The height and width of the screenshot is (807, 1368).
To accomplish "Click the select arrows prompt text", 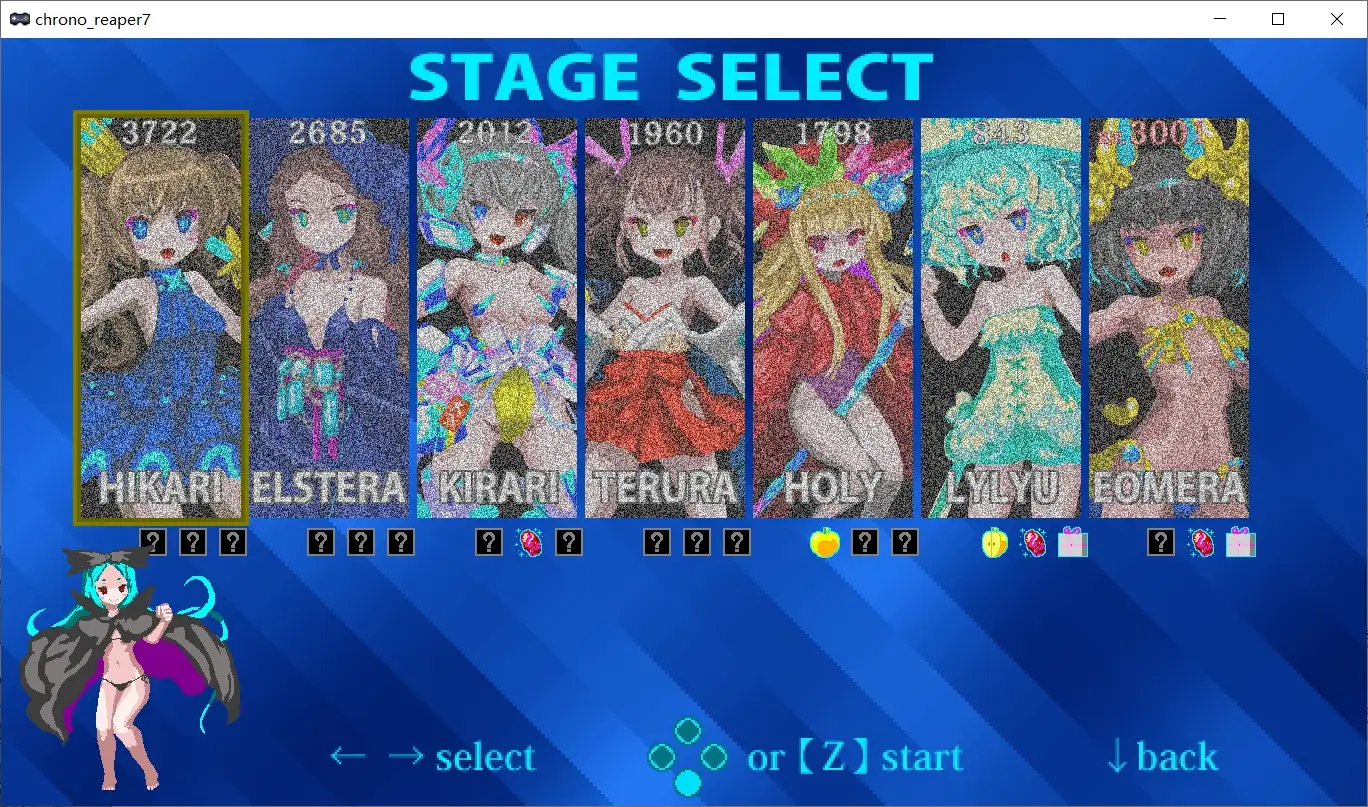I will click(x=434, y=757).
